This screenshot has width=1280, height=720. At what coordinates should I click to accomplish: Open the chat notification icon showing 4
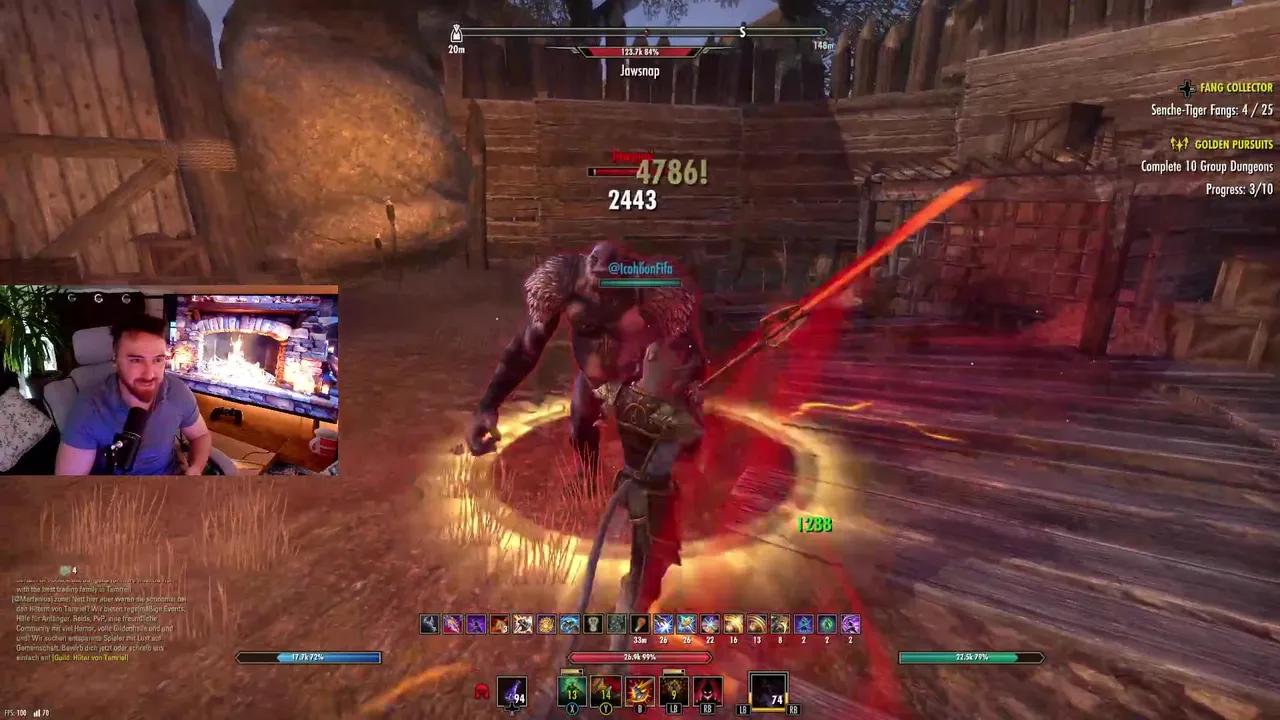tap(67, 570)
